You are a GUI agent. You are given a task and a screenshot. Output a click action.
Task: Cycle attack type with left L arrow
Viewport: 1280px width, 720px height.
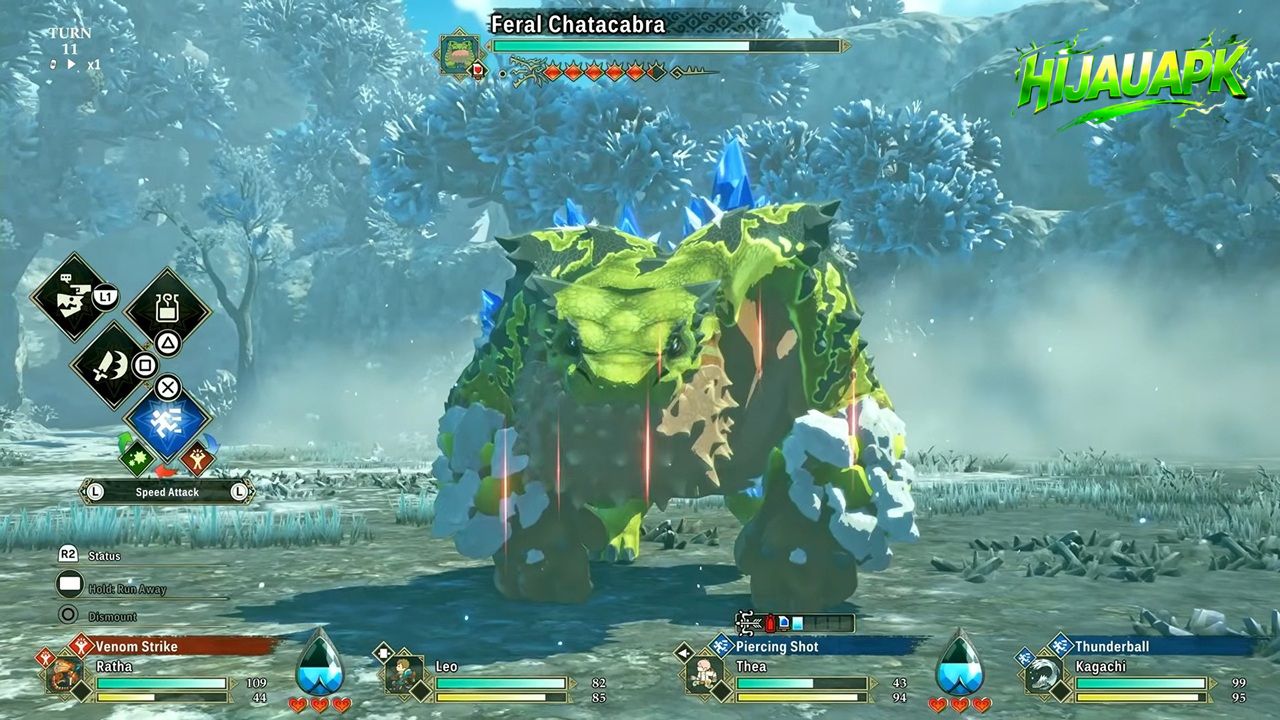coord(96,491)
